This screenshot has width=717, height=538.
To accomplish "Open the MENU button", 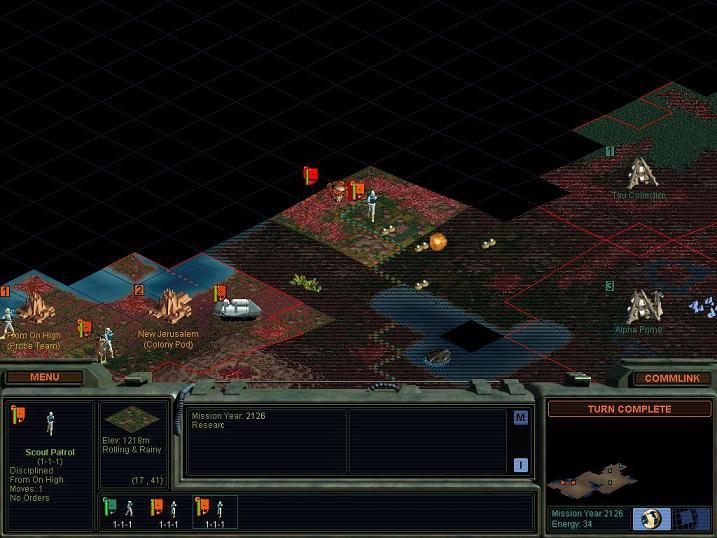I will [44, 377].
